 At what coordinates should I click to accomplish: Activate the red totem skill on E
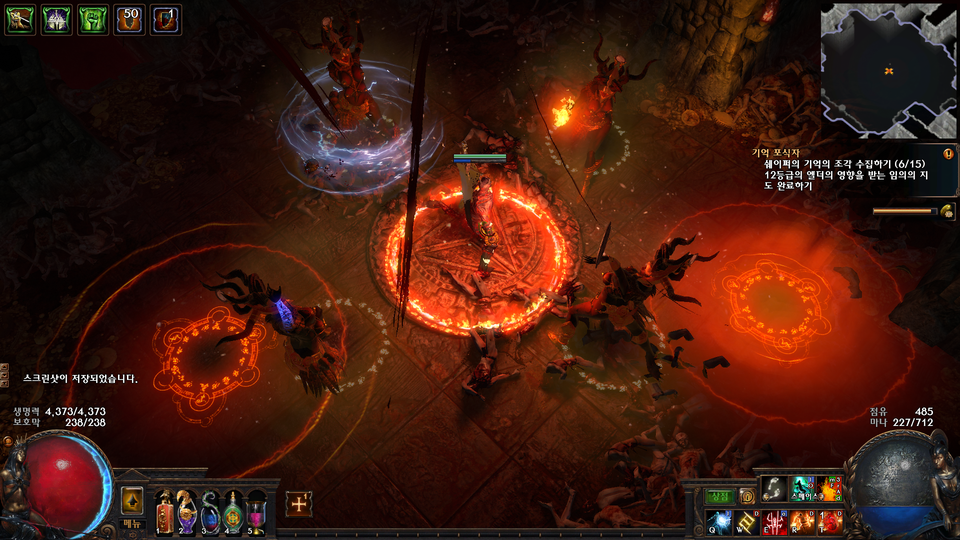(775, 520)
